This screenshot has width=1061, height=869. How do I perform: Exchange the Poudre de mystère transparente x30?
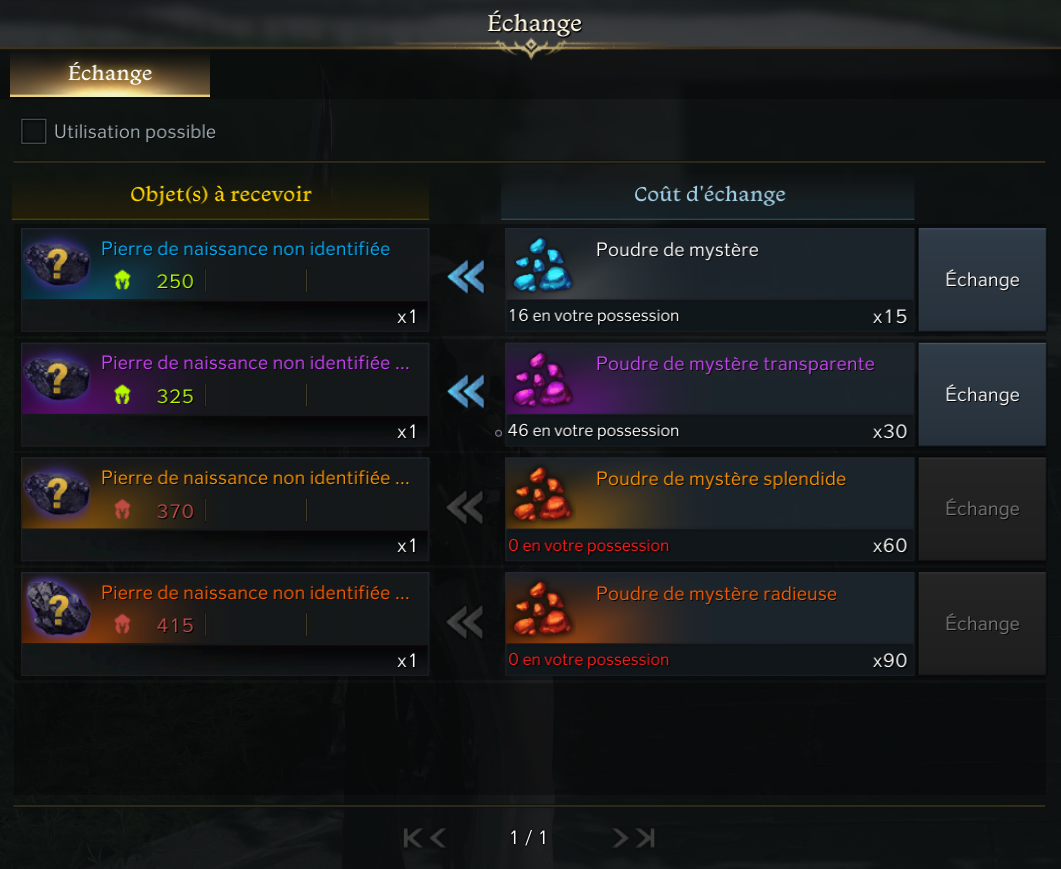[x=981, y=395]
